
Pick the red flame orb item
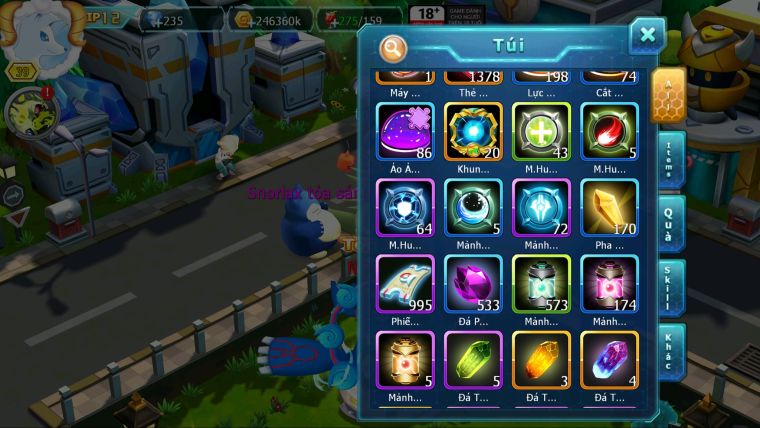[x=609, y=132]
